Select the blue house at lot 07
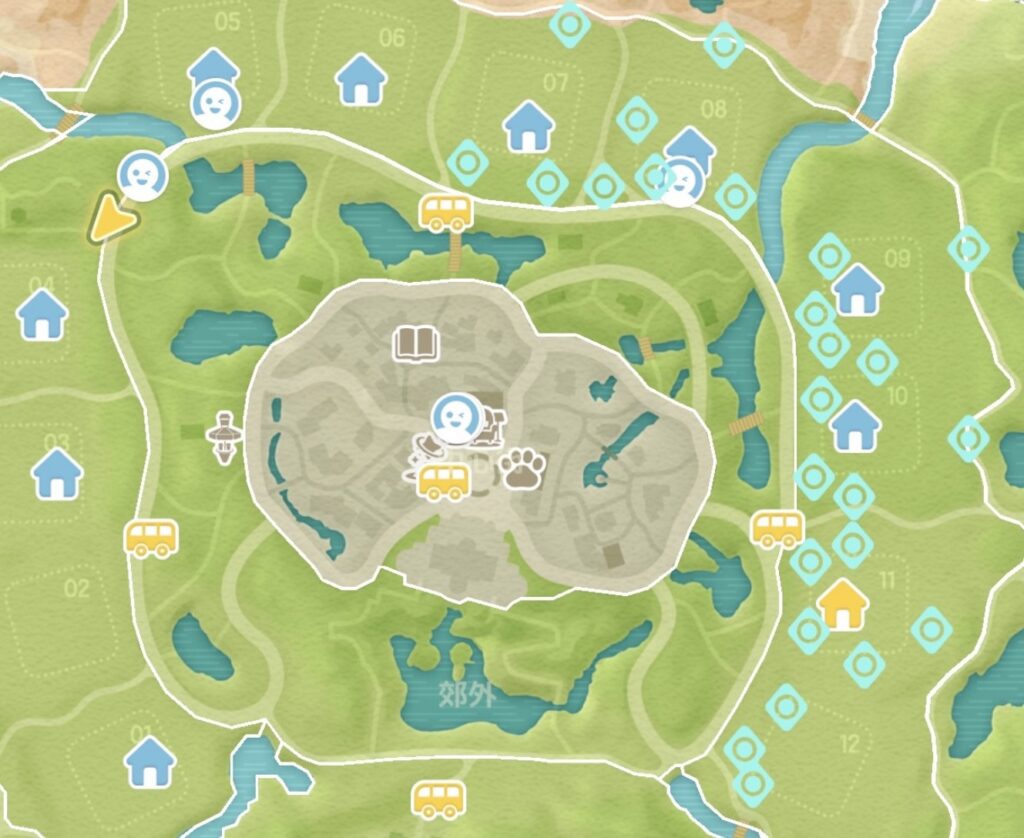This screenshot has width=1024, height=838. pyautogui.click(x=528, y=127)
